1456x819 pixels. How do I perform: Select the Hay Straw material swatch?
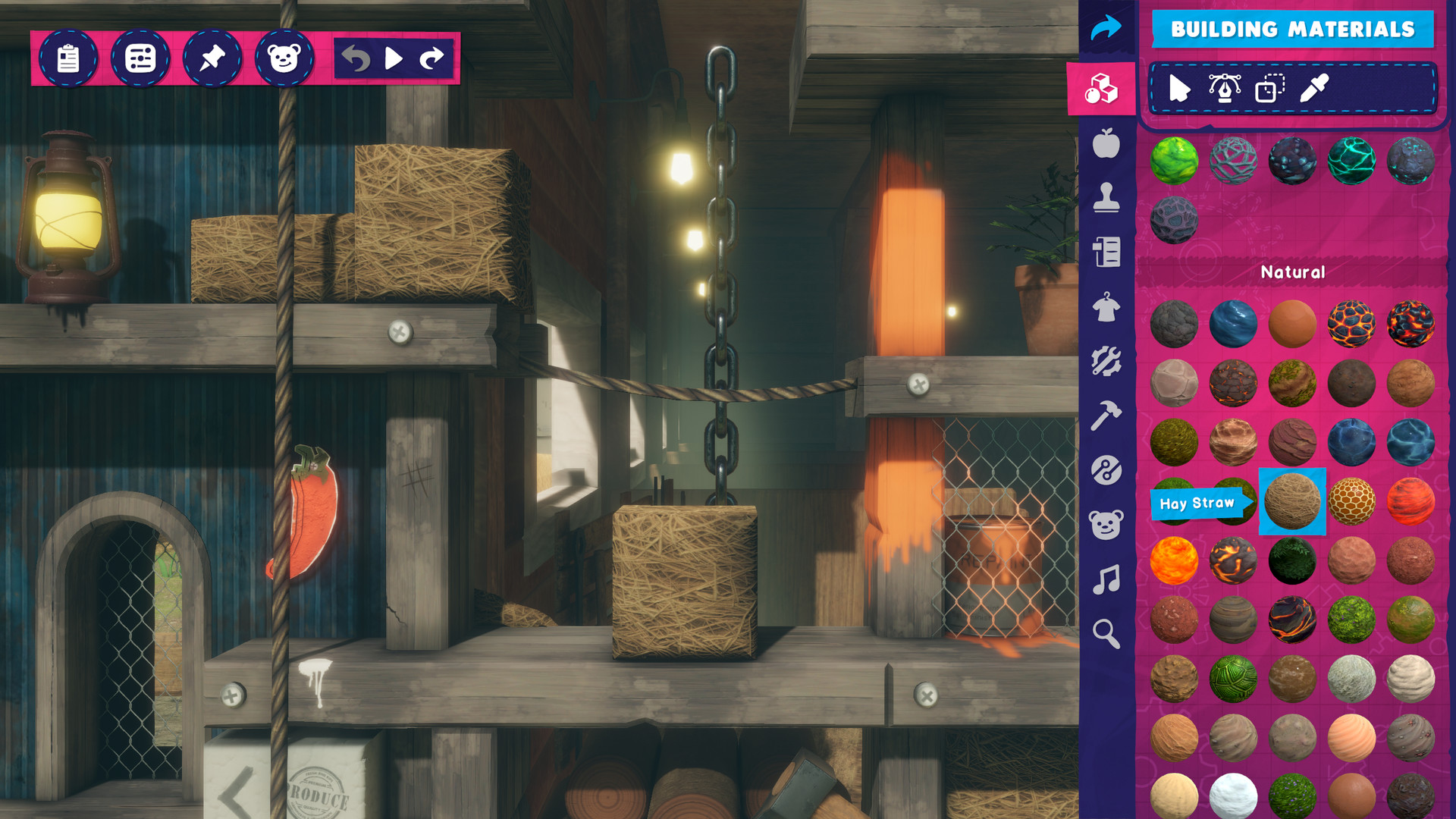click(1291, 501)
